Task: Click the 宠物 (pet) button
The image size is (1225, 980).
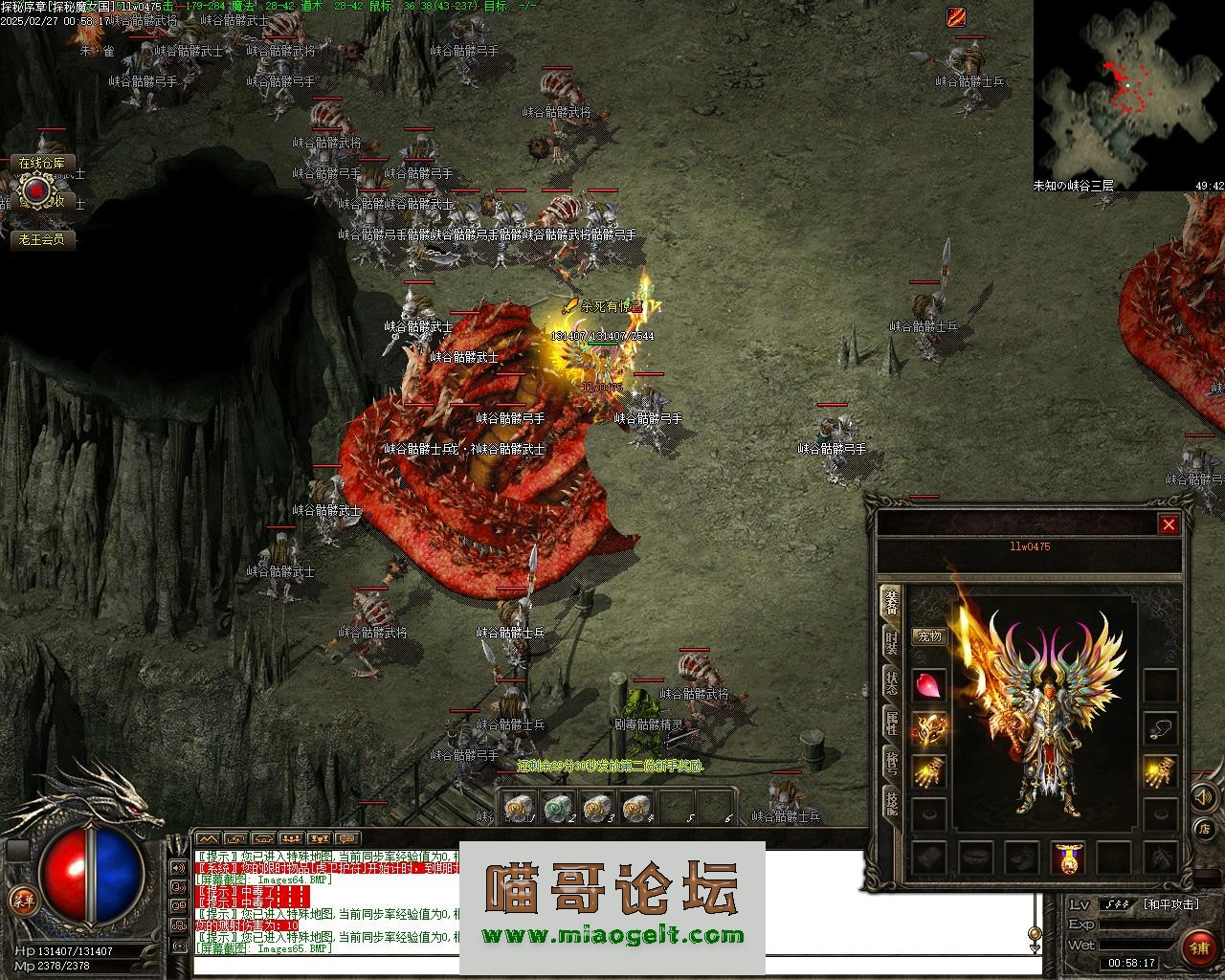Action: pos(928,635)
